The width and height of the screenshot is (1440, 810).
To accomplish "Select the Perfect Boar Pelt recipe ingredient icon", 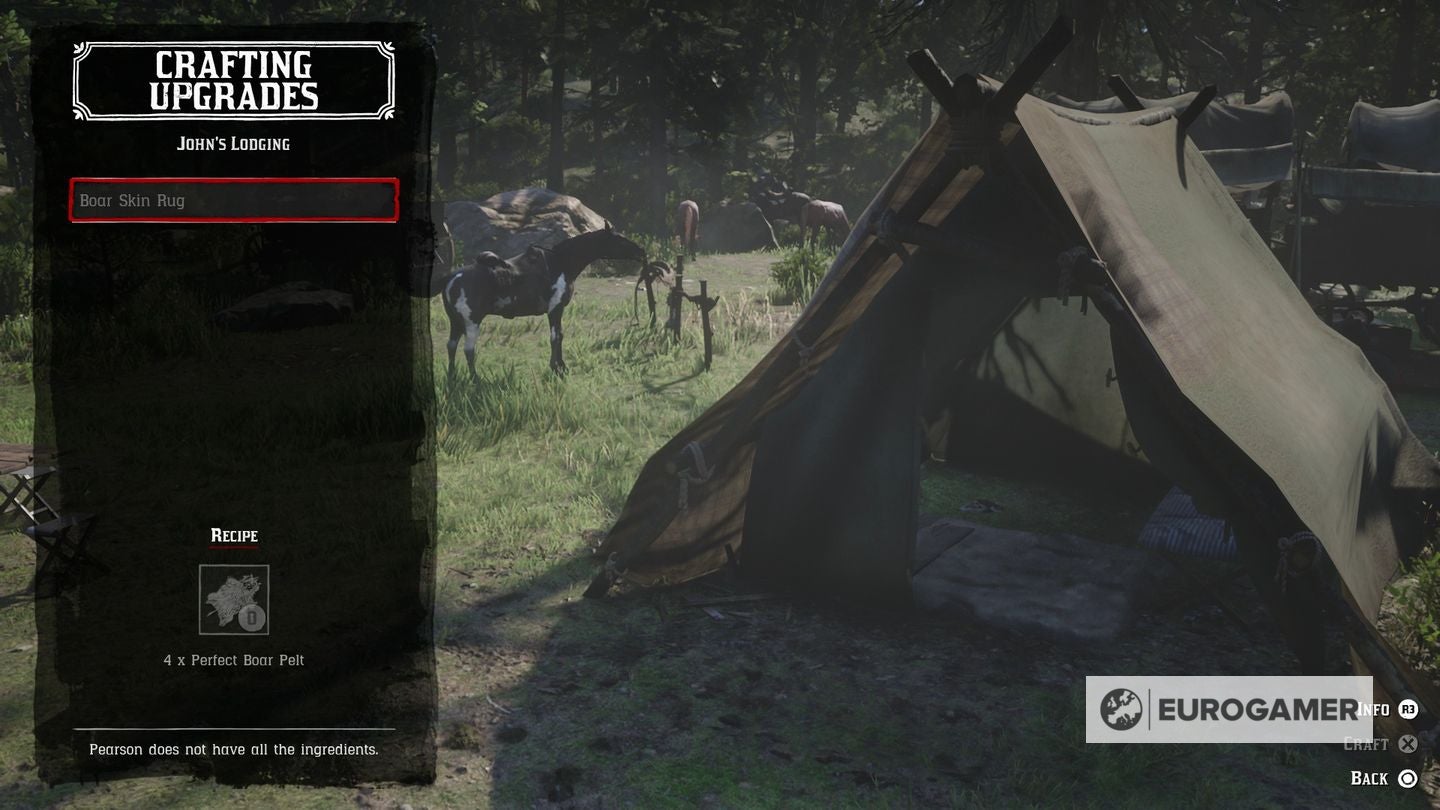I will pos(234,598).
